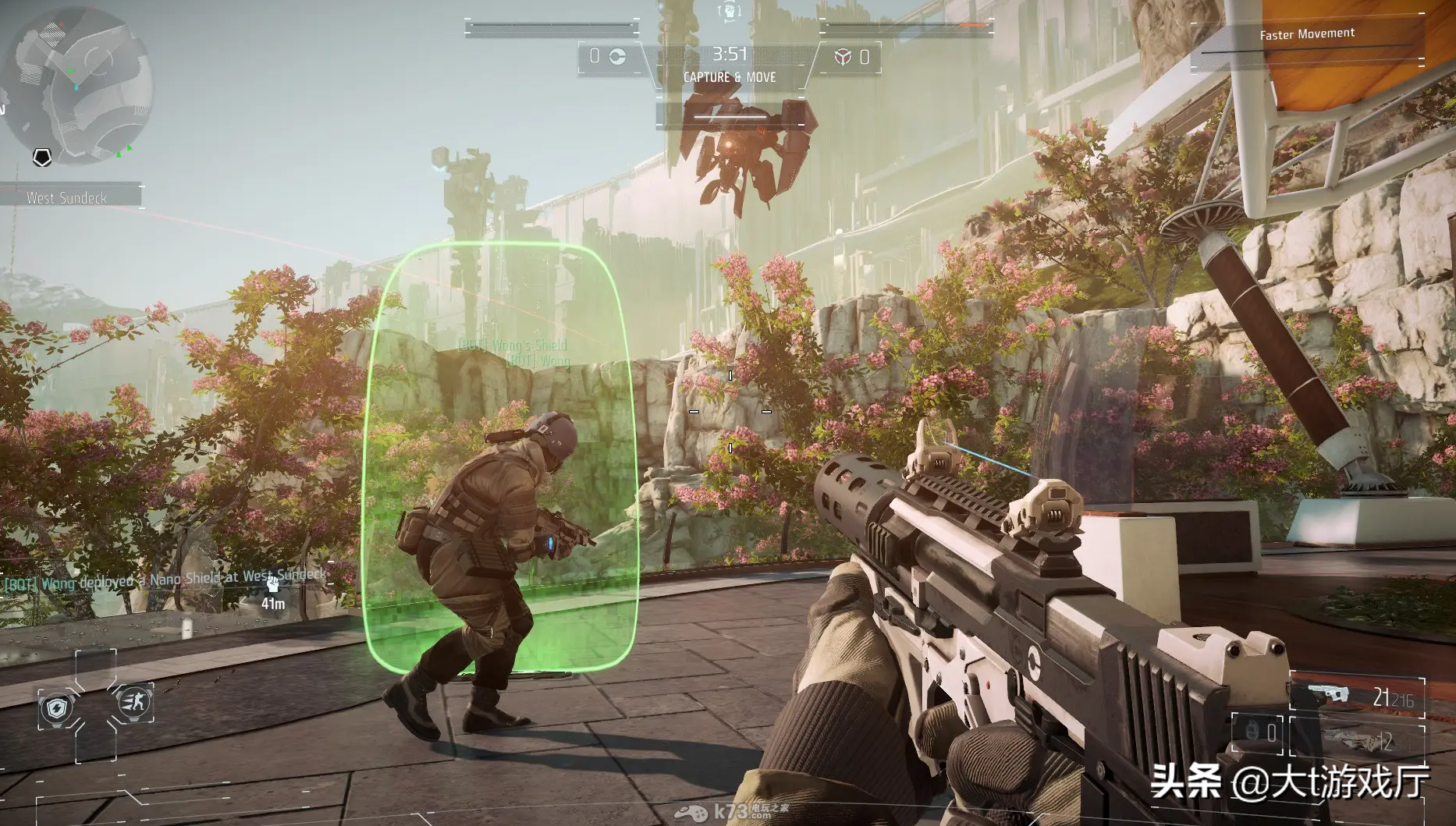Select the Capture & Move mode label
Image resolution: width=1456 pixels, height=826 pixels.
click(x=730, y=77)
